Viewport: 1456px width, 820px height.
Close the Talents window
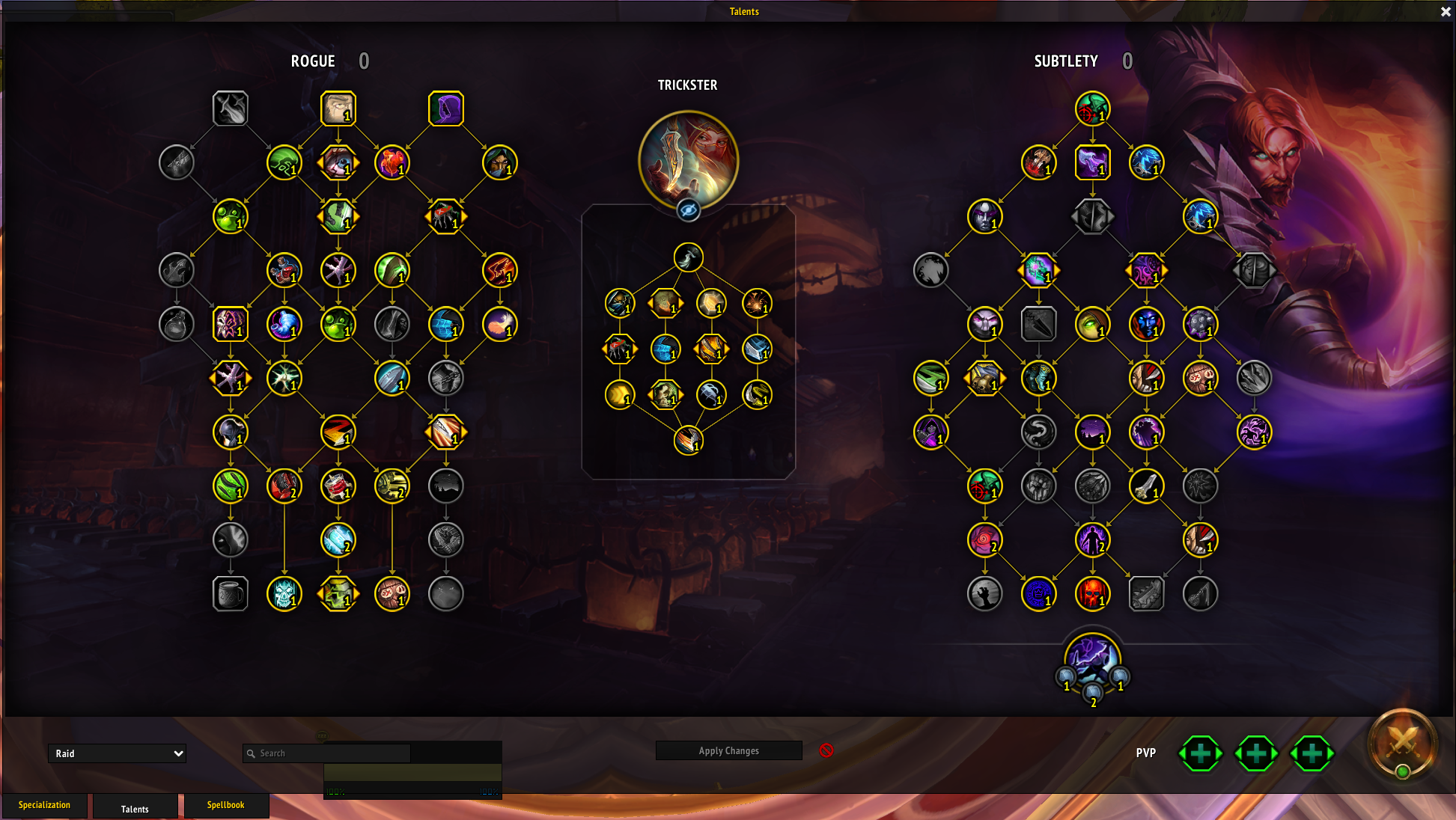[x=1446, y=12]
